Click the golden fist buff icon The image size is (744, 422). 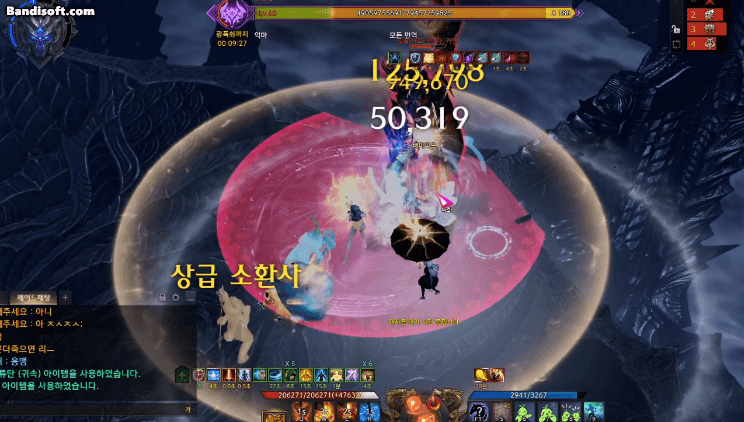tap(482, 375)
